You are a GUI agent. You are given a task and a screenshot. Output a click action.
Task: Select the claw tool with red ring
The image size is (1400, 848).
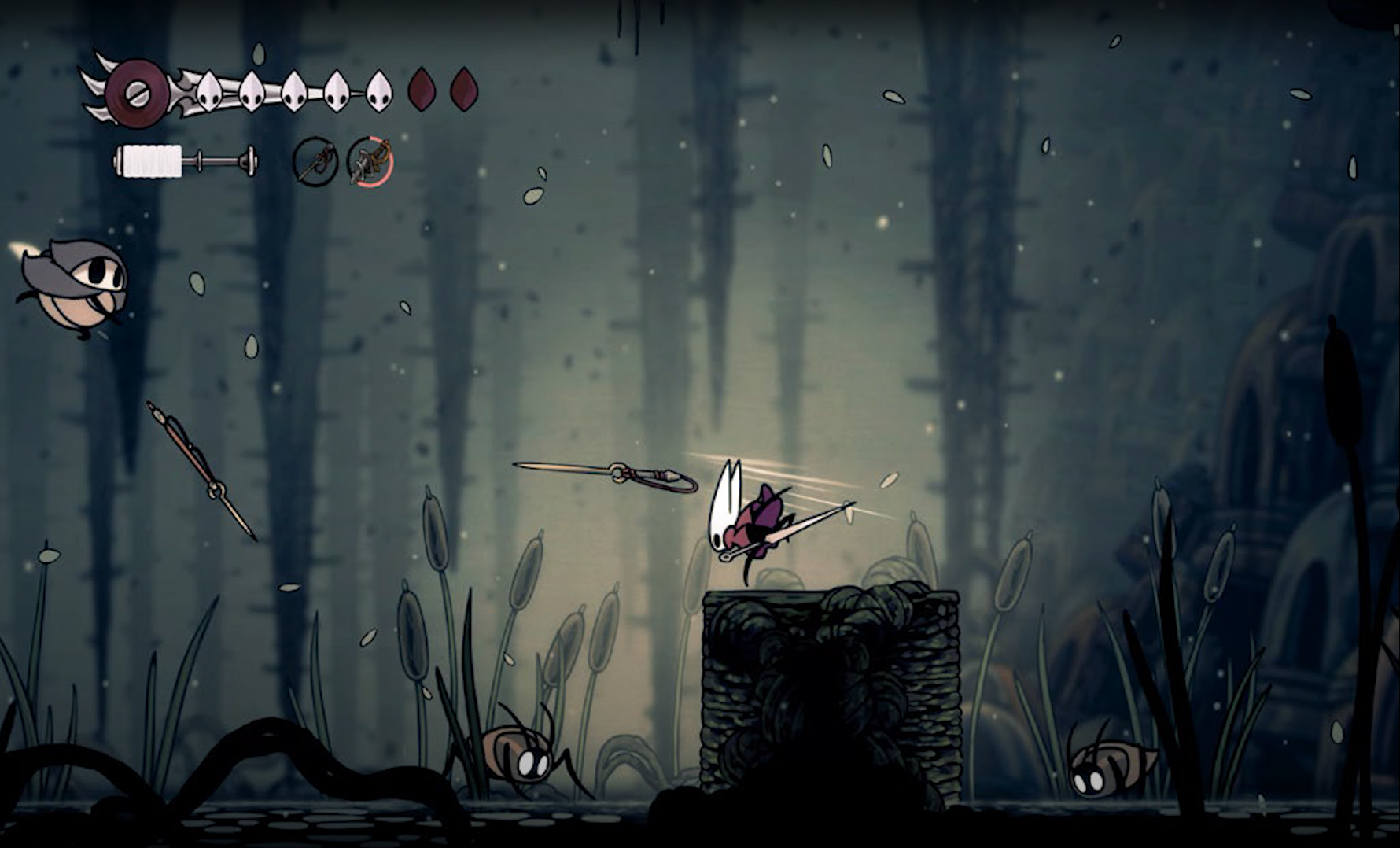click(x=370, y=162)
